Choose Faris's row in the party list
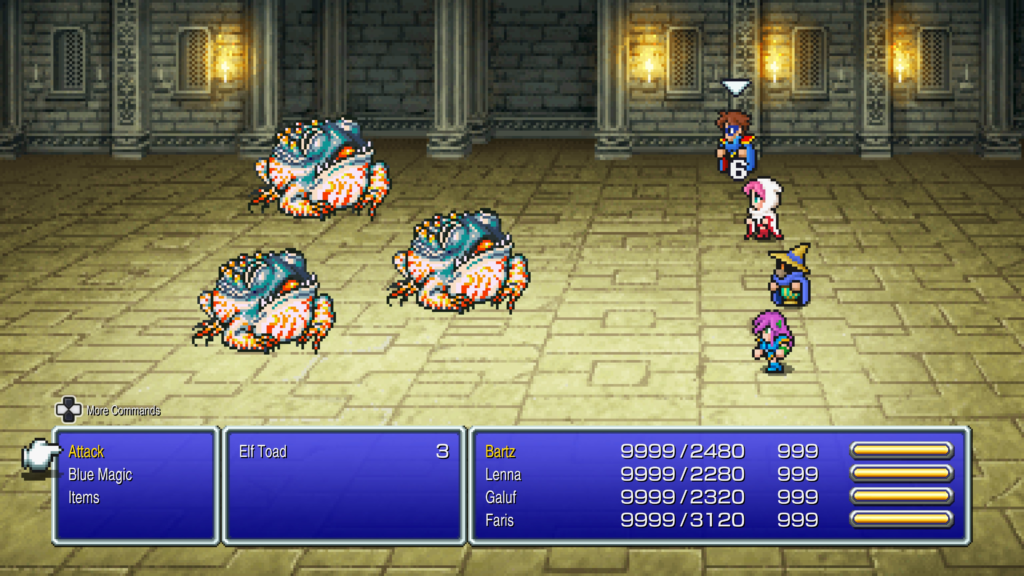Screen dimensions: 1024x576 [500, 519]
